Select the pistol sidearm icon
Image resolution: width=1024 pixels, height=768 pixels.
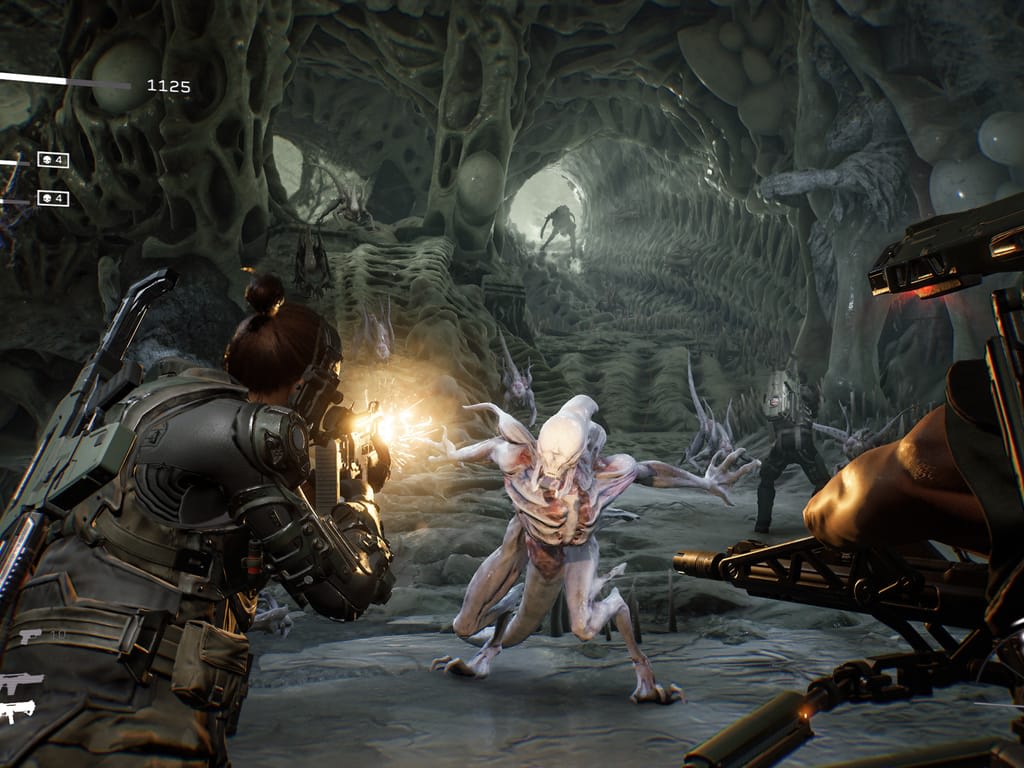pos(29,636)
